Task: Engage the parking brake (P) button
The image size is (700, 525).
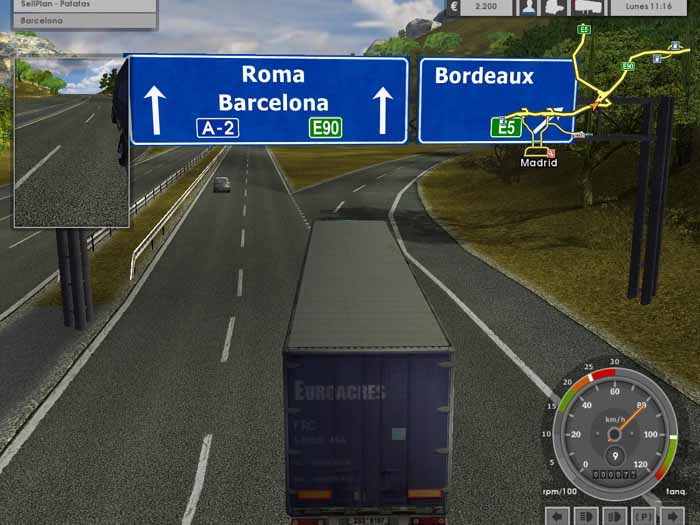Action: pyautogui.click(x=642, y=516)
